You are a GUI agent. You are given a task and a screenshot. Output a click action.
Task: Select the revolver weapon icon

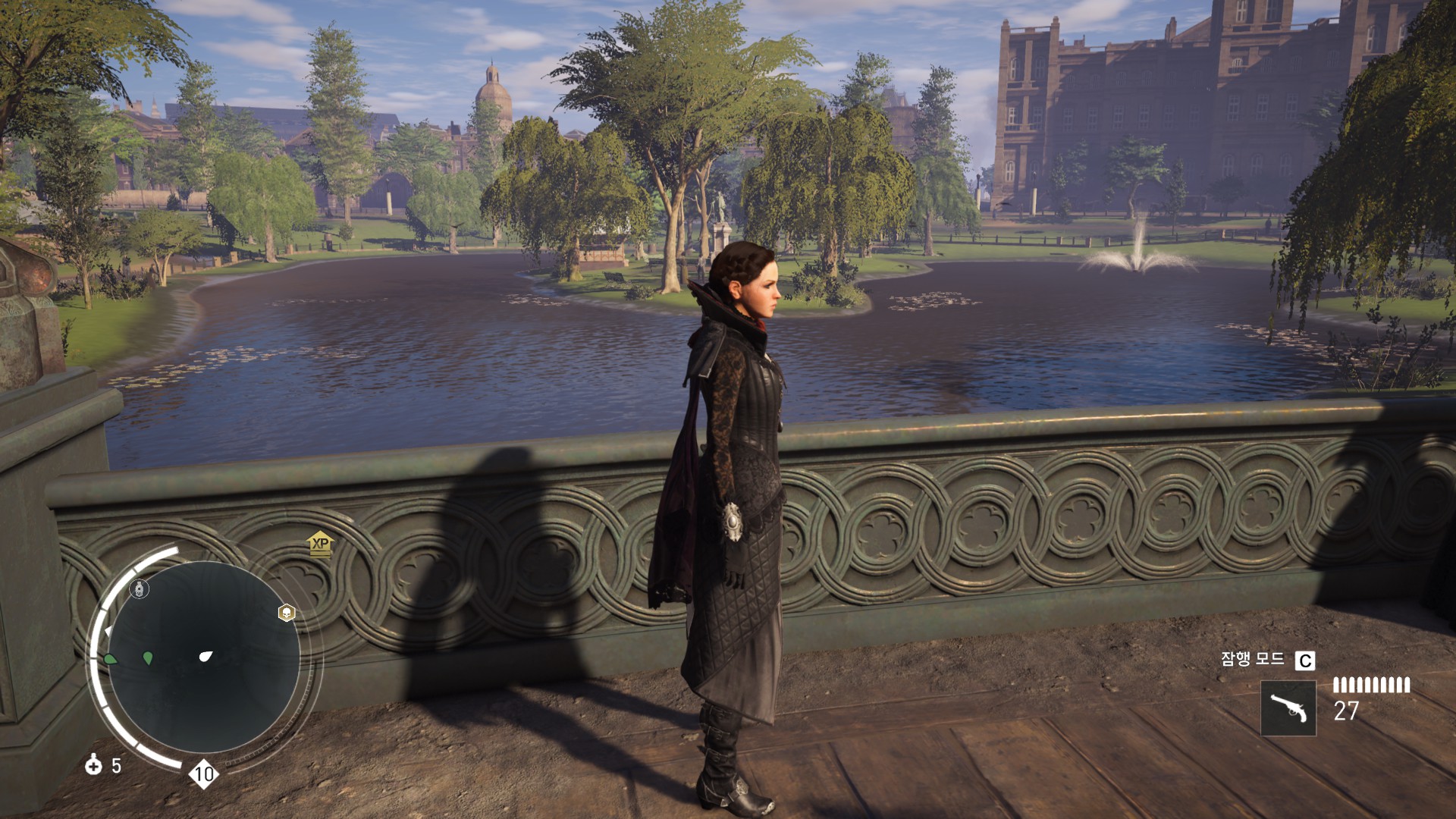point(1288,708)
